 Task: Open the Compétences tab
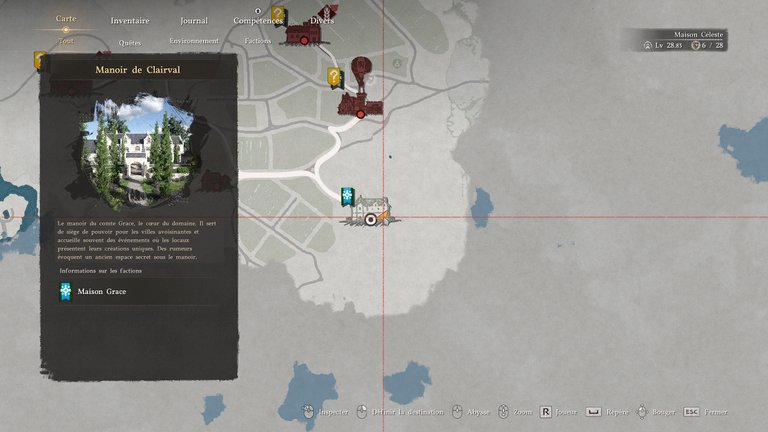point(258,20)
